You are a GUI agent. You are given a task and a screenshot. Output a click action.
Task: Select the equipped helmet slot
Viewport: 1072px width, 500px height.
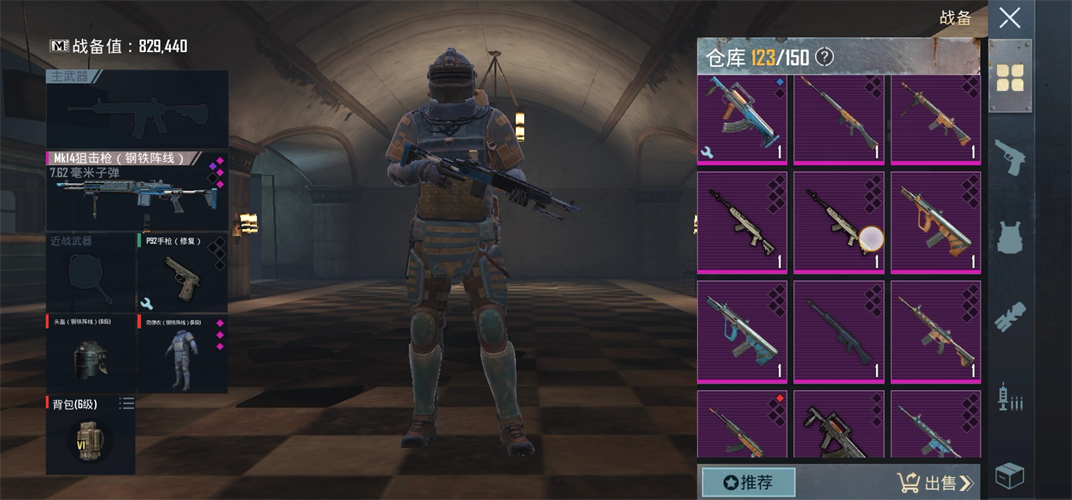[90, 353]
